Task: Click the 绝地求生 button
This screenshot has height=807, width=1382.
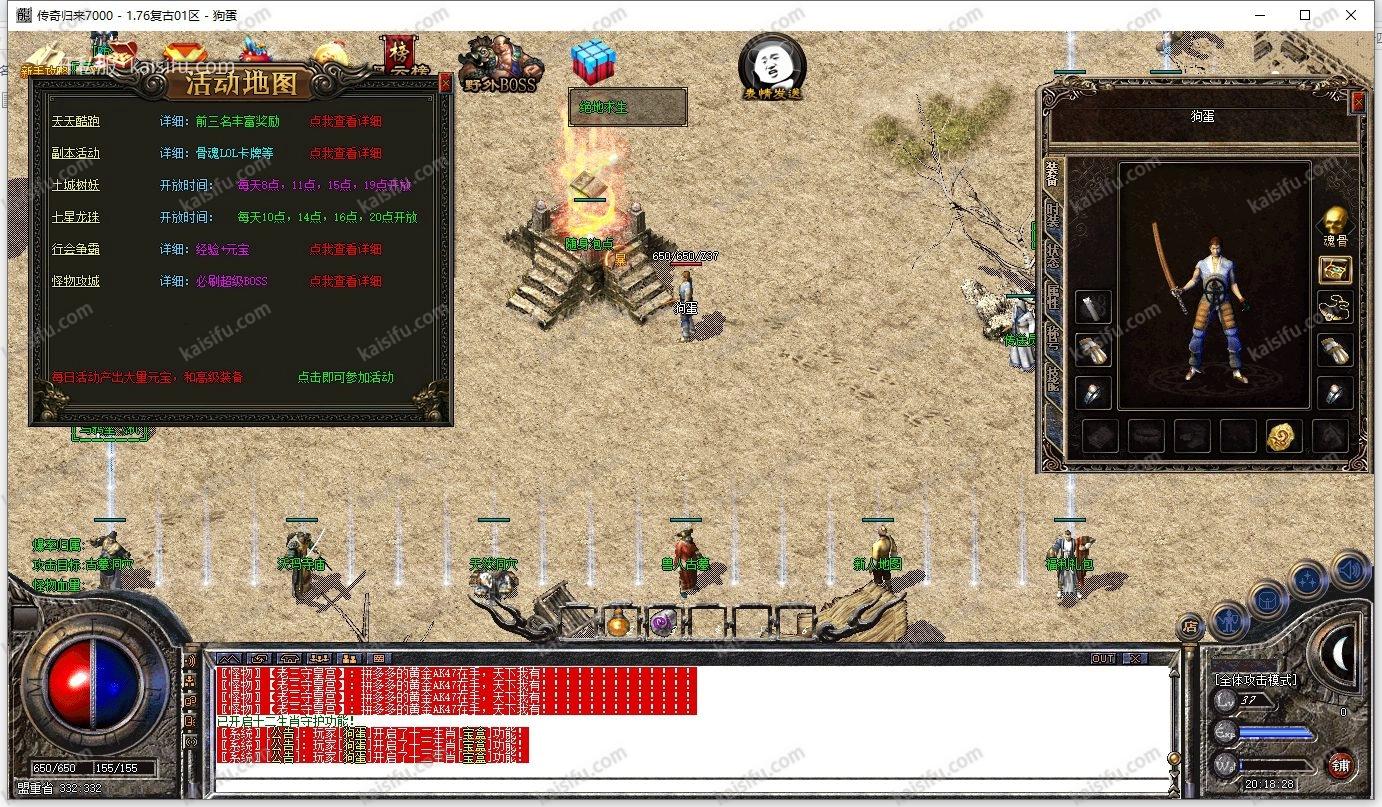Action: tap(627, 107)
